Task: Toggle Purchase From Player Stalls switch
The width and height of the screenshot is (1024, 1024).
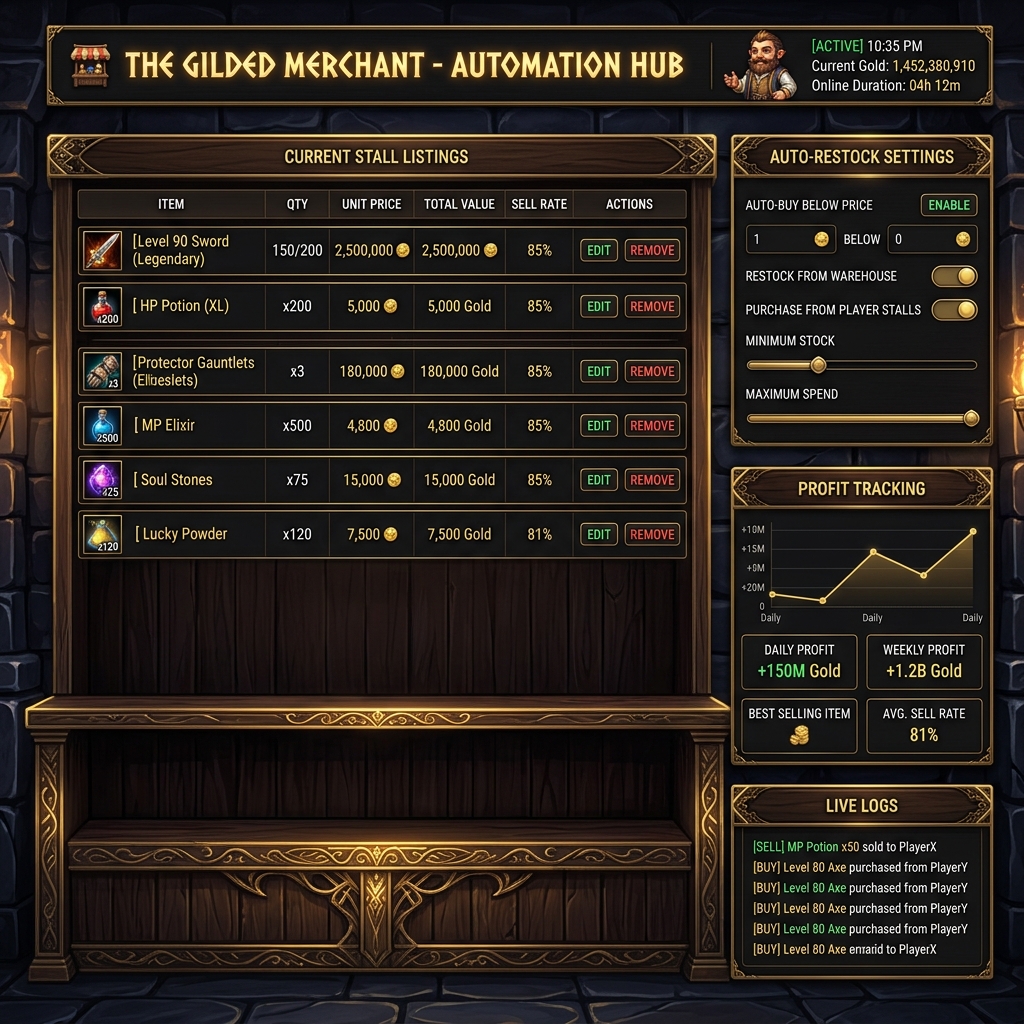Action: [x=954, y=310]
